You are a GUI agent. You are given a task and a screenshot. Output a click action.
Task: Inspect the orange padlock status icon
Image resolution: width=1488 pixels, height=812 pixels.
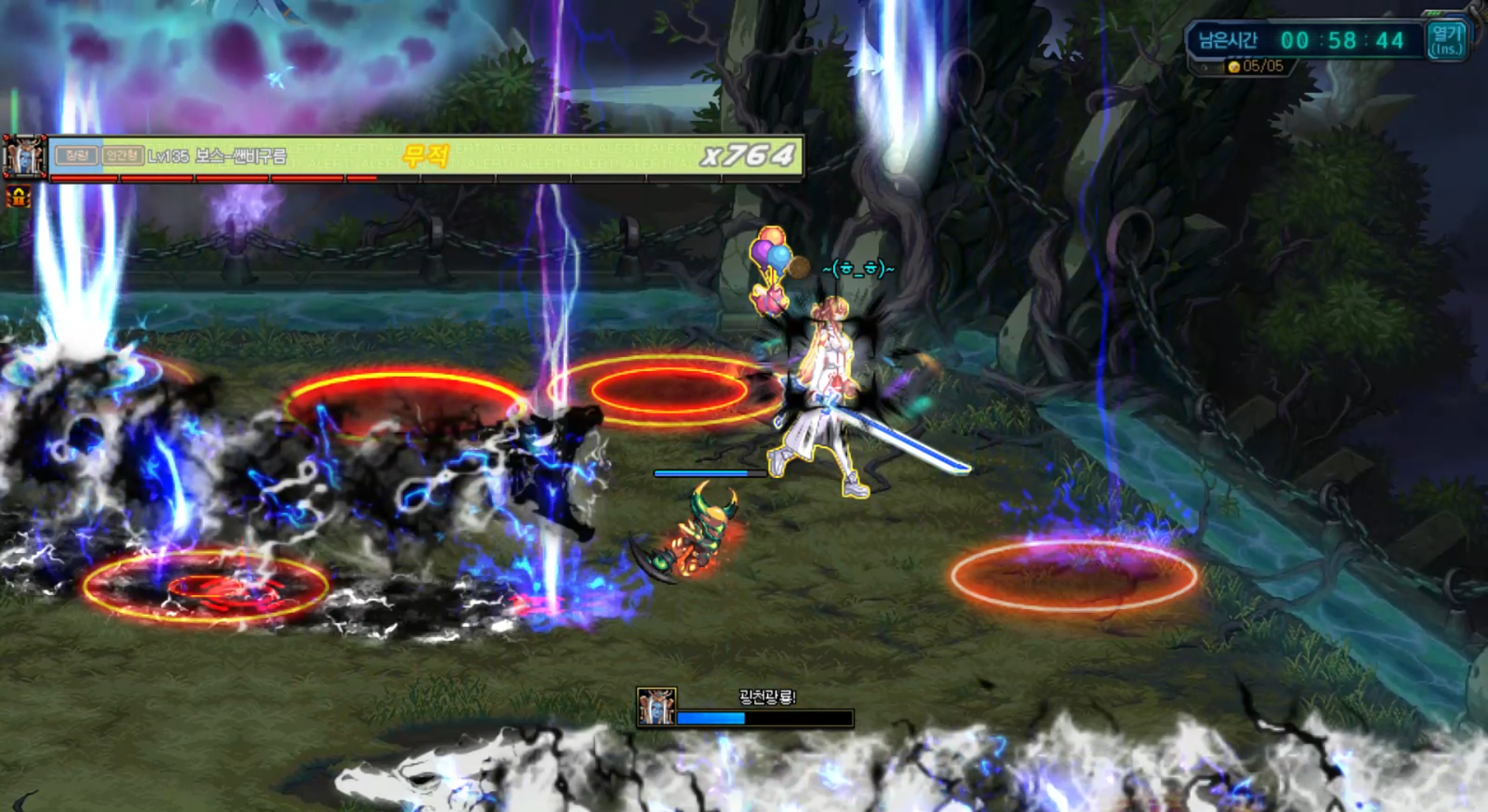coord(19,197)
